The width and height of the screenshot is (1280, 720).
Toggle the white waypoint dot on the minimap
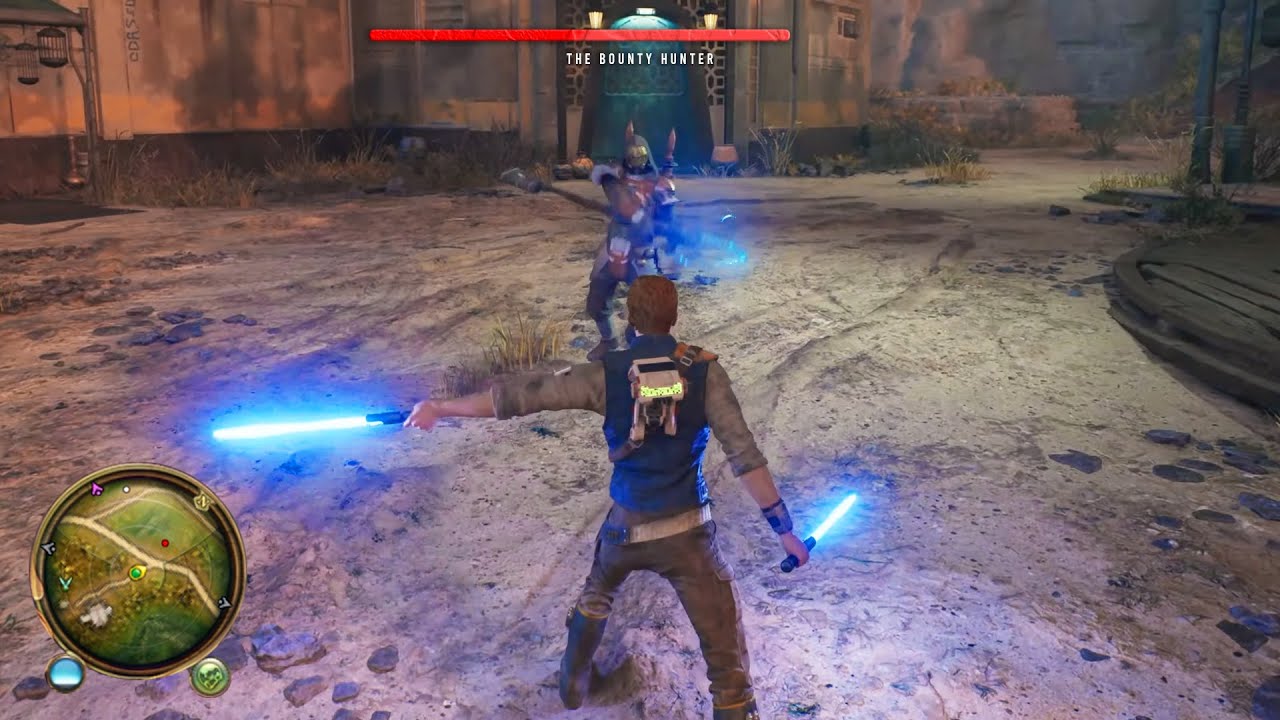126,489
